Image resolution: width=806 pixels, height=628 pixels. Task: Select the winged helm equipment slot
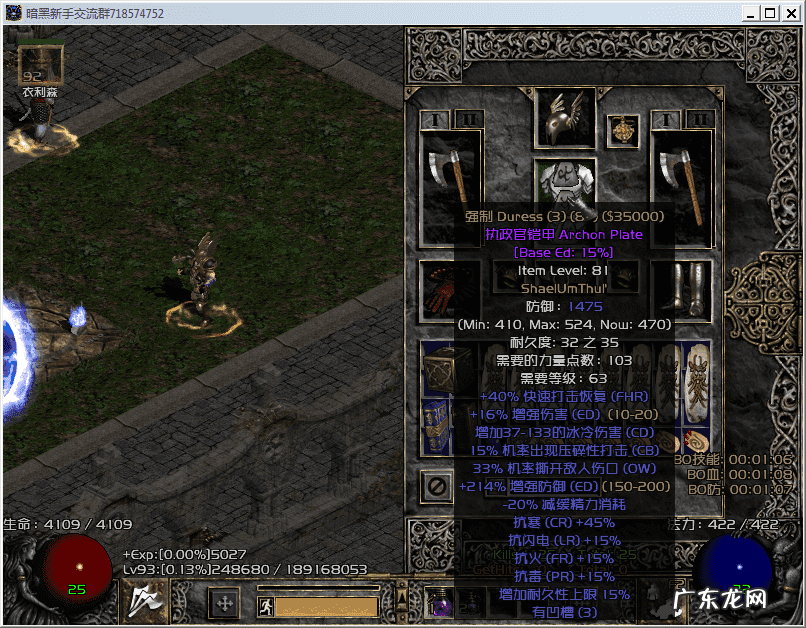[565, 117]
